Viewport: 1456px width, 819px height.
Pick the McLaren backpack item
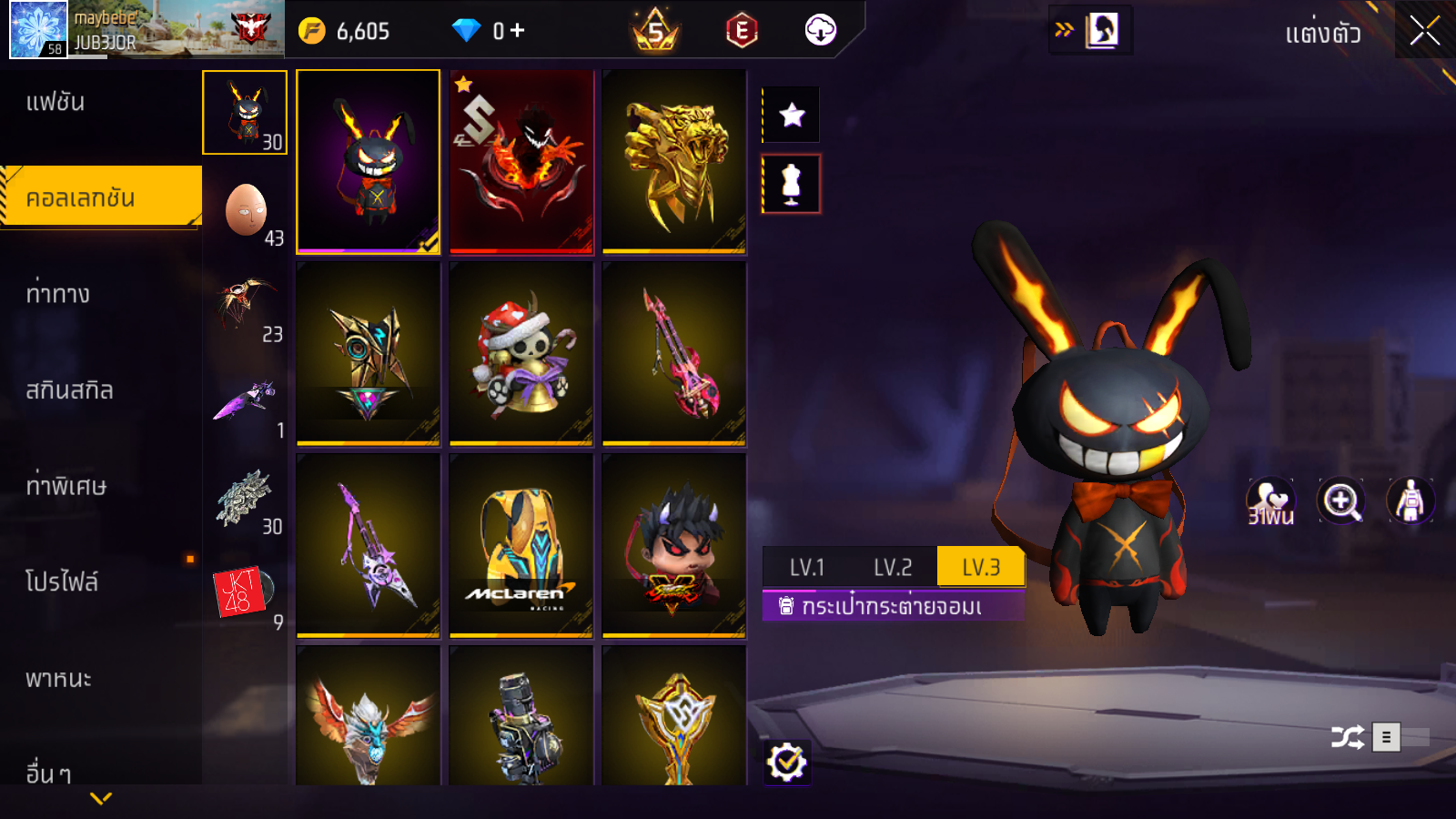[x=521, y=546]
